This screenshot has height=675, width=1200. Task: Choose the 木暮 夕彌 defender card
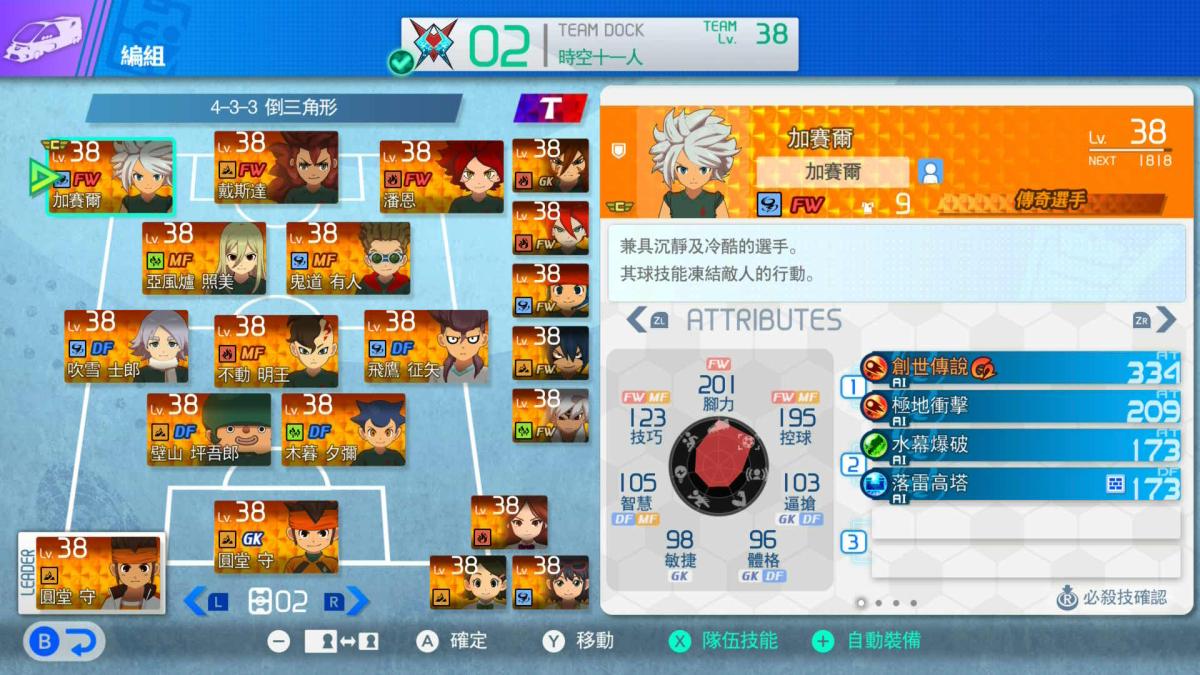(343, 429)
